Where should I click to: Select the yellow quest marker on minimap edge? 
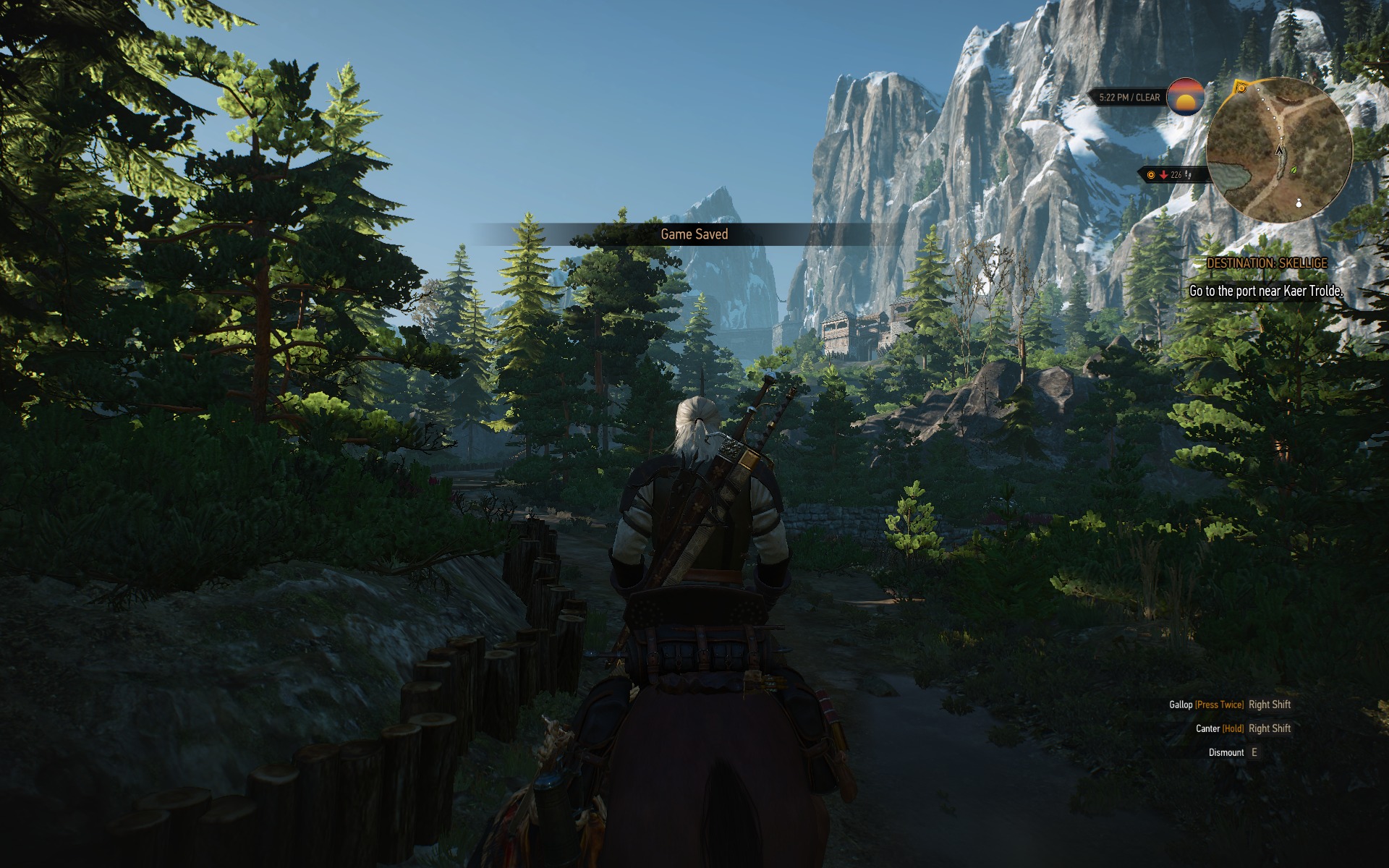tap(1242, 88)
